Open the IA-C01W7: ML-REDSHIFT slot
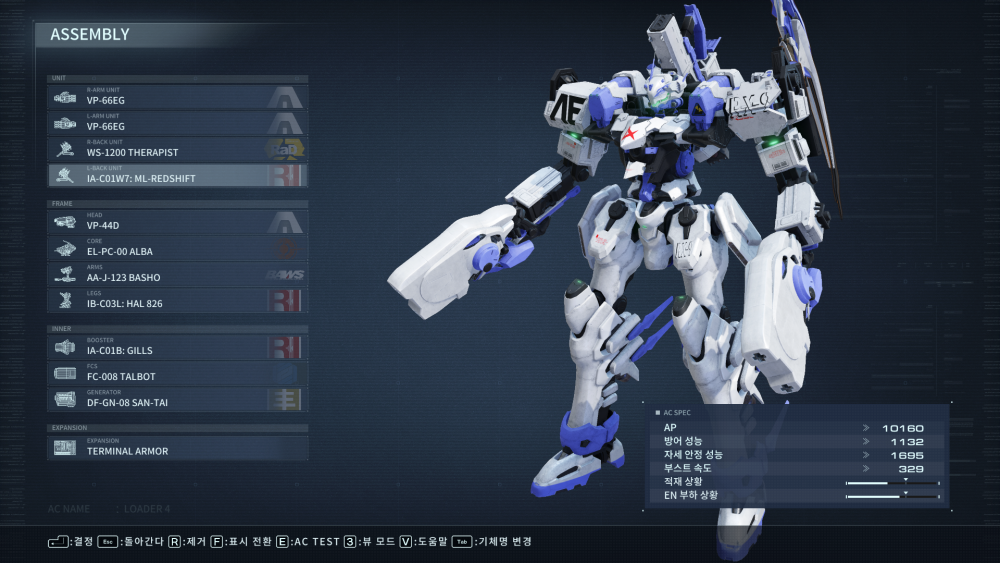Viewport: 1000px width, 563px height. (x=177, y=175)
